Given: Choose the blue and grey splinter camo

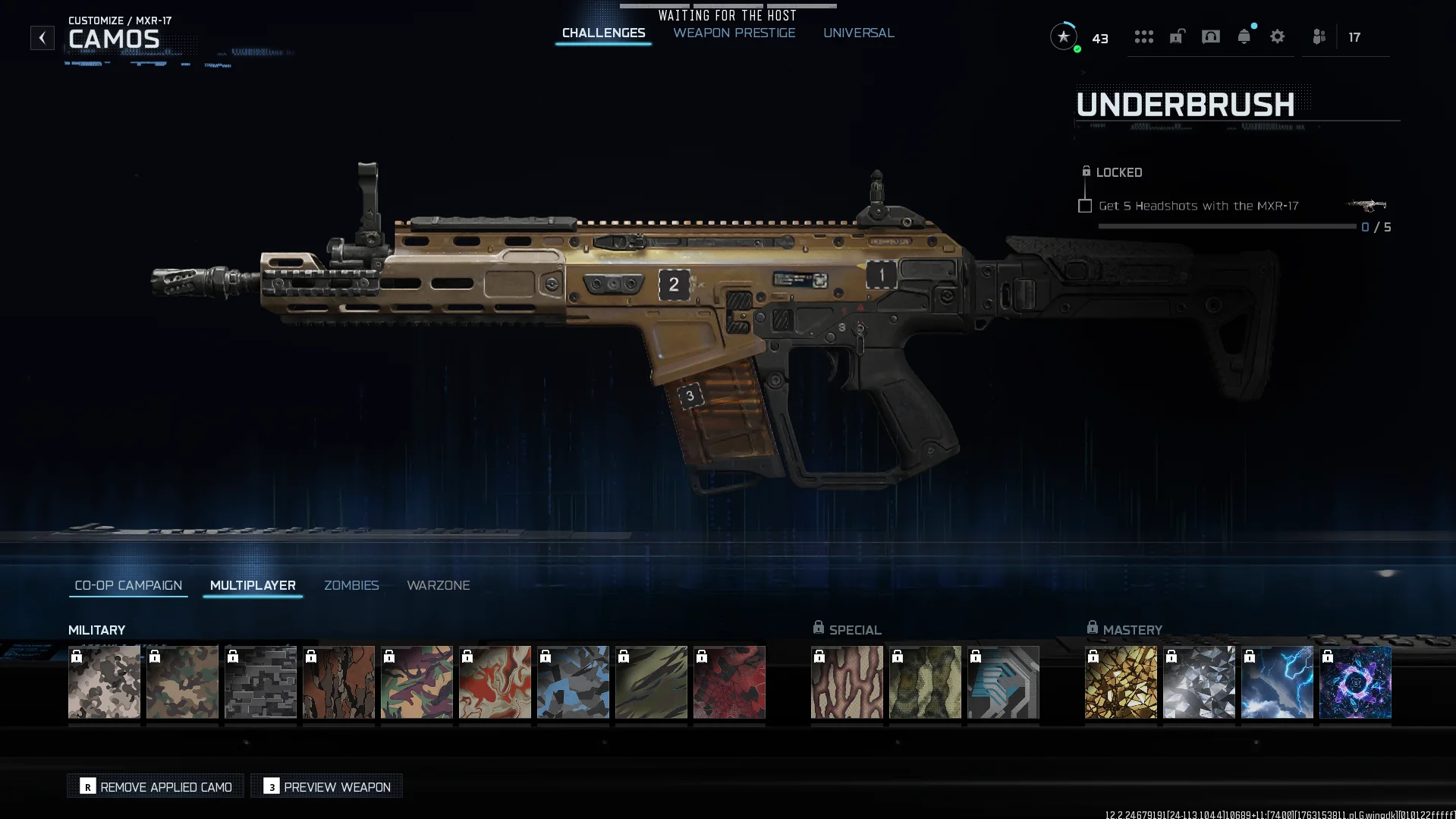Looking at the screenshot, I should pos(573,682).
